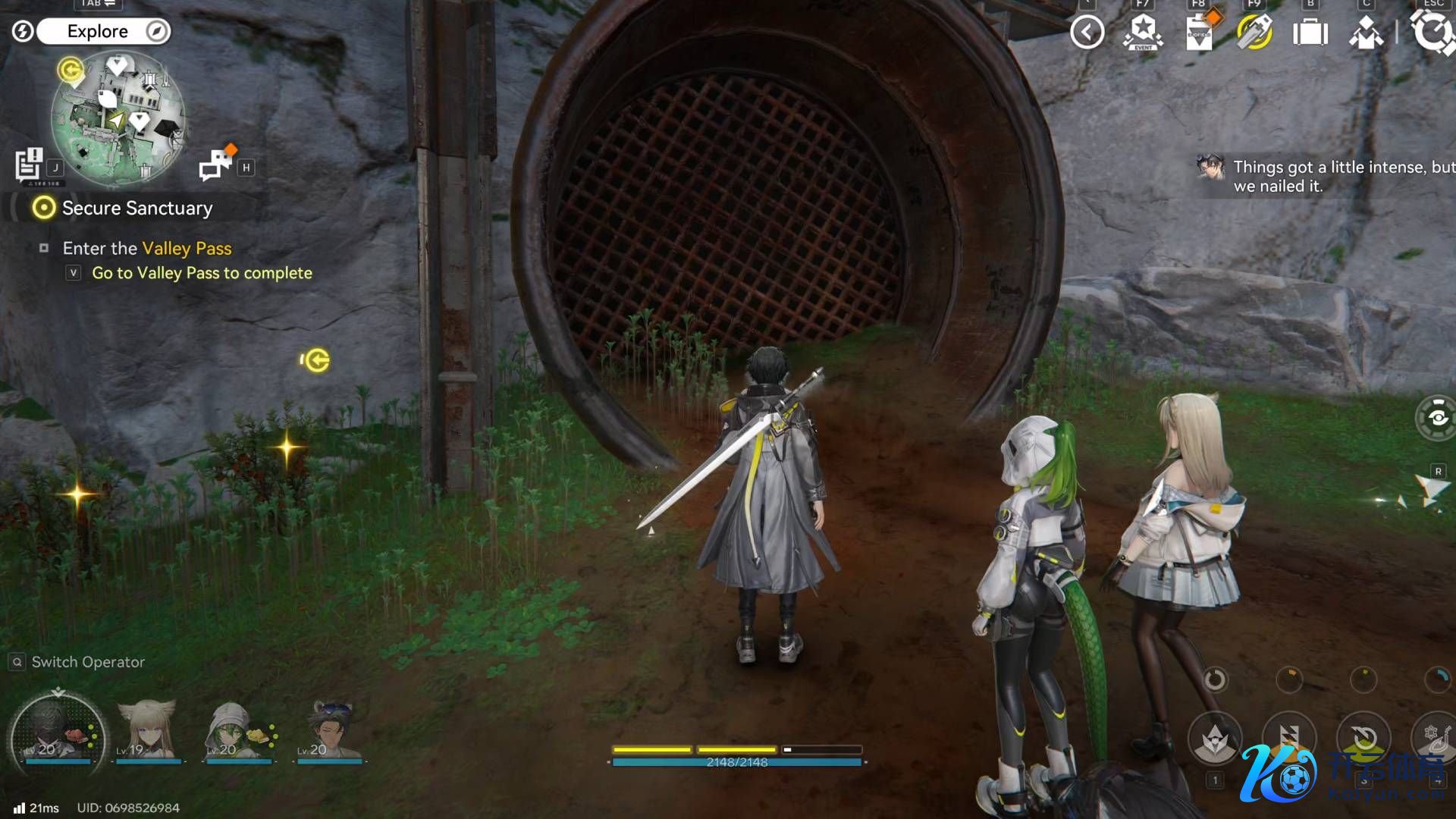Open the Event menu icon
The image size is (1456, 819).
[x=1143, y=33]
